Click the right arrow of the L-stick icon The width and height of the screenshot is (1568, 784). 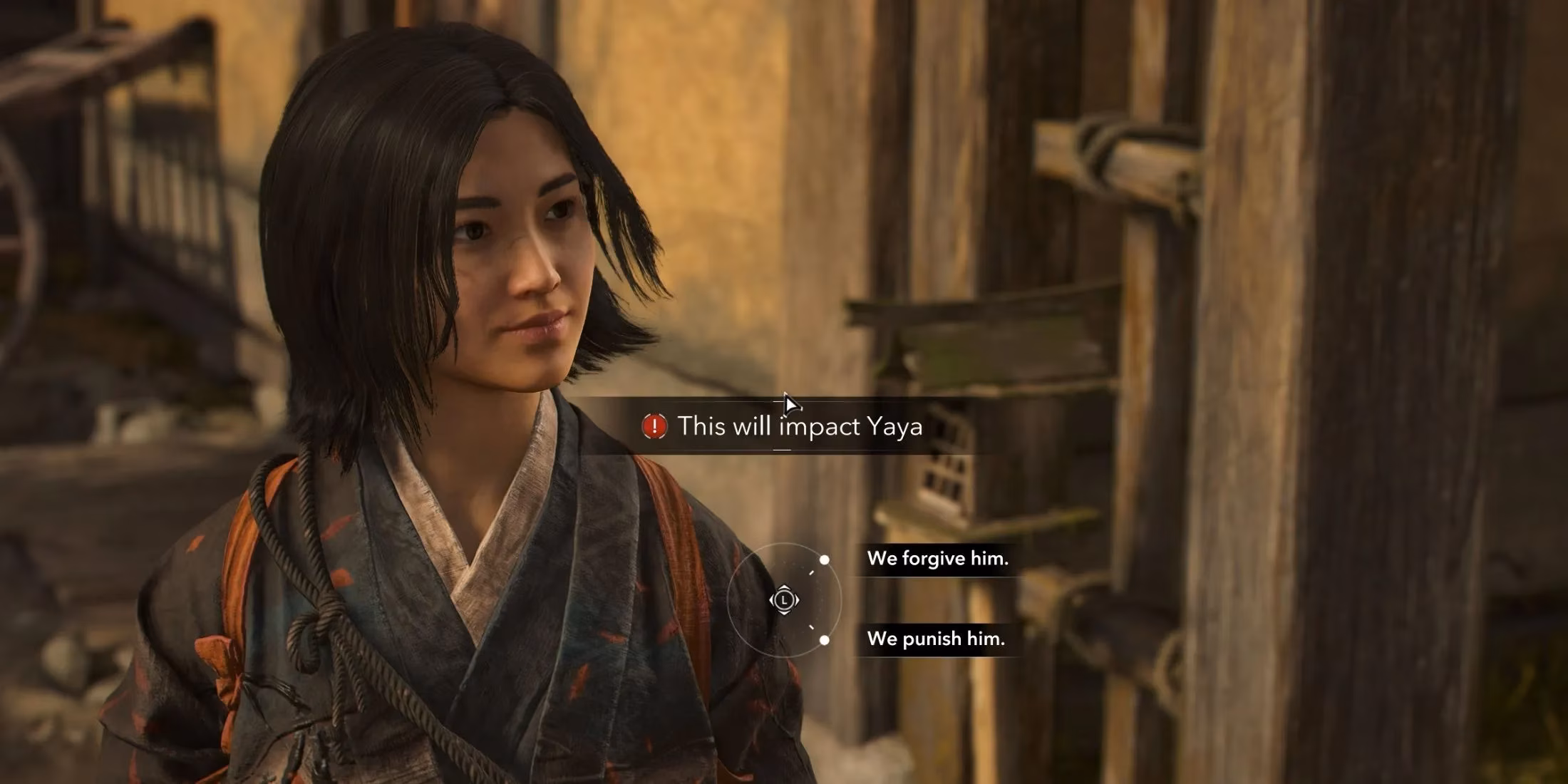tap(796, 599)
